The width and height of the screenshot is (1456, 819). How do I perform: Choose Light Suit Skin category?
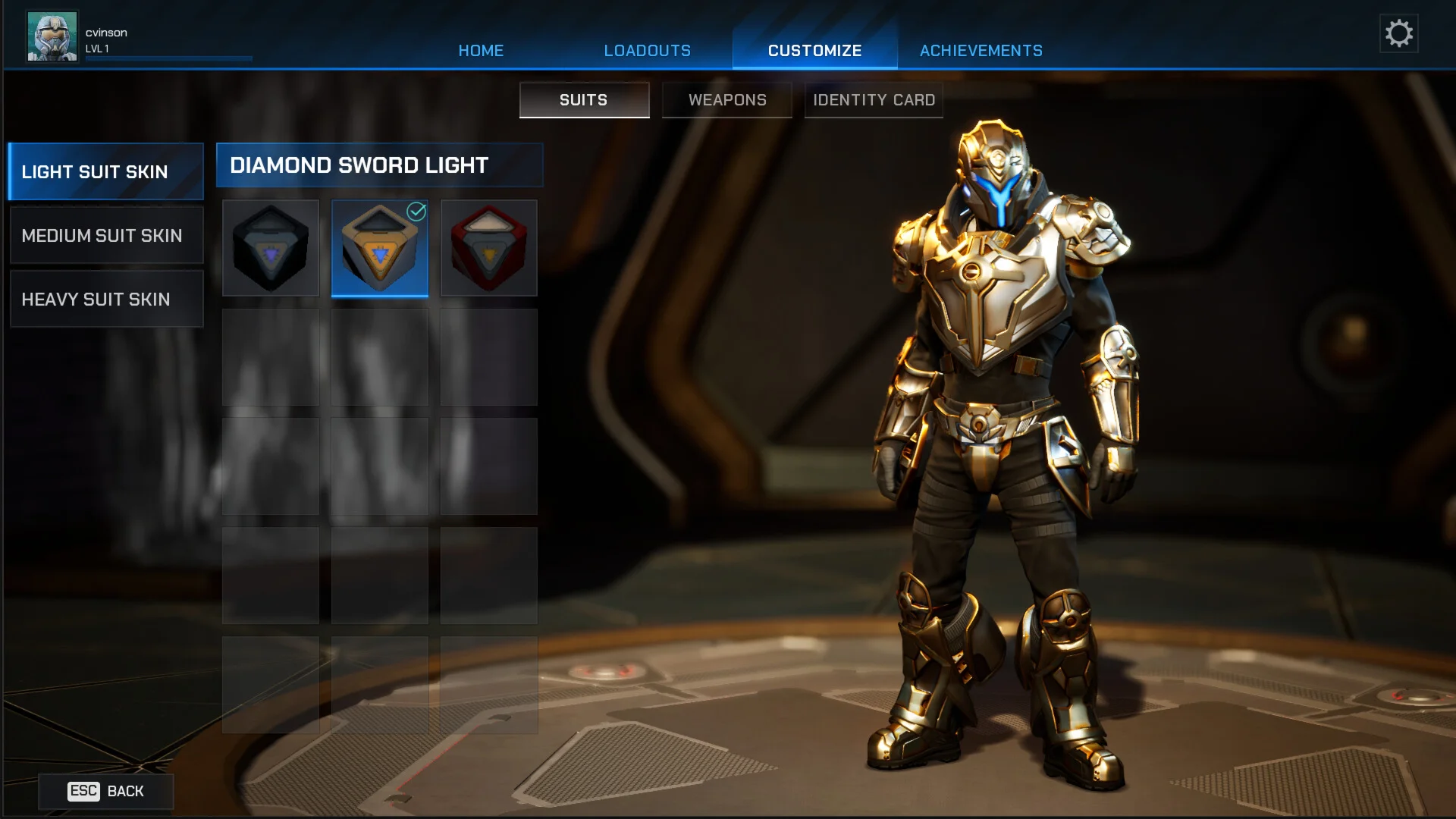(106, 172)
